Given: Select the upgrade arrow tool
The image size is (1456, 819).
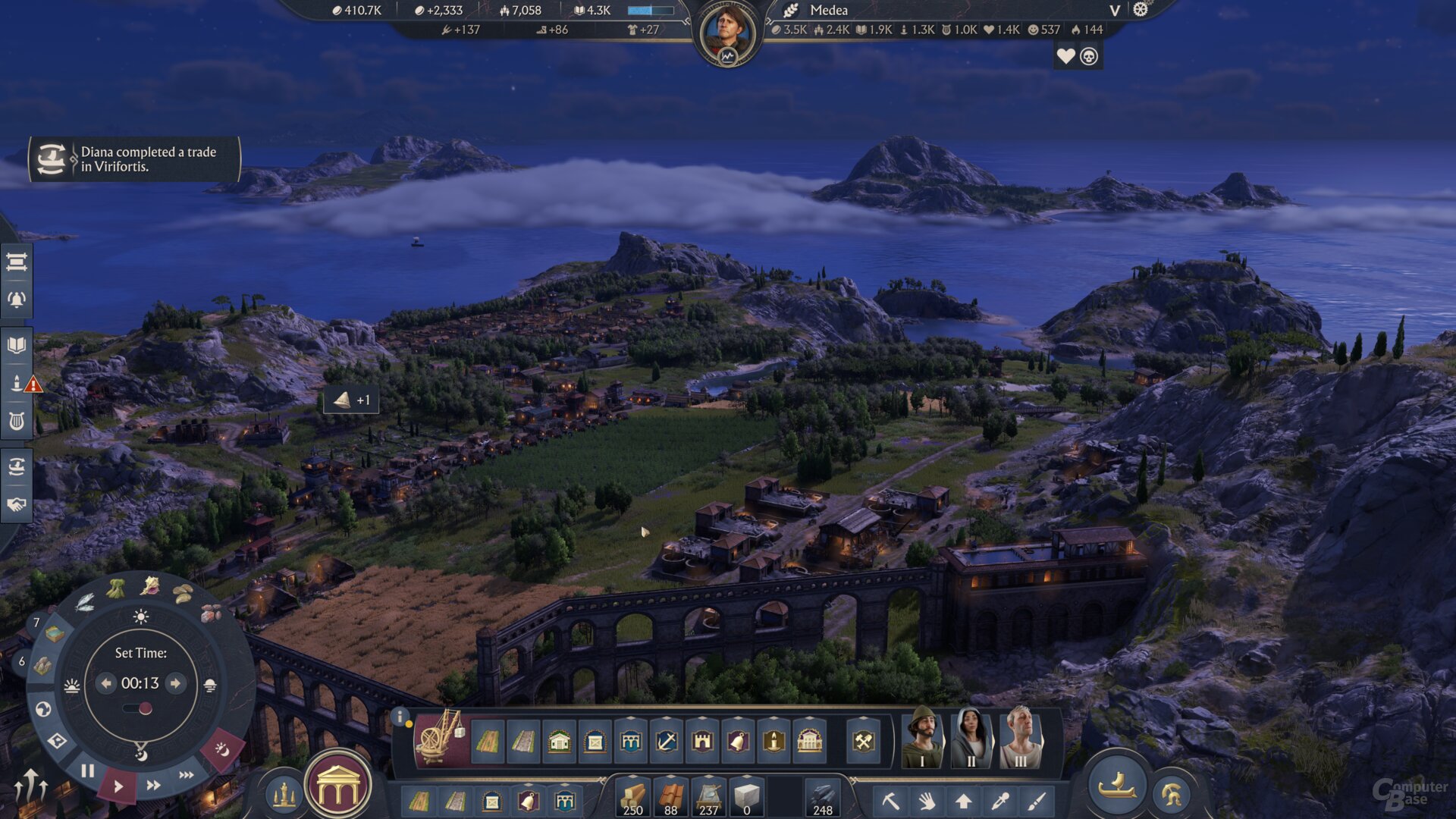Looking at the screenshot, I should (x=962, y=801).
